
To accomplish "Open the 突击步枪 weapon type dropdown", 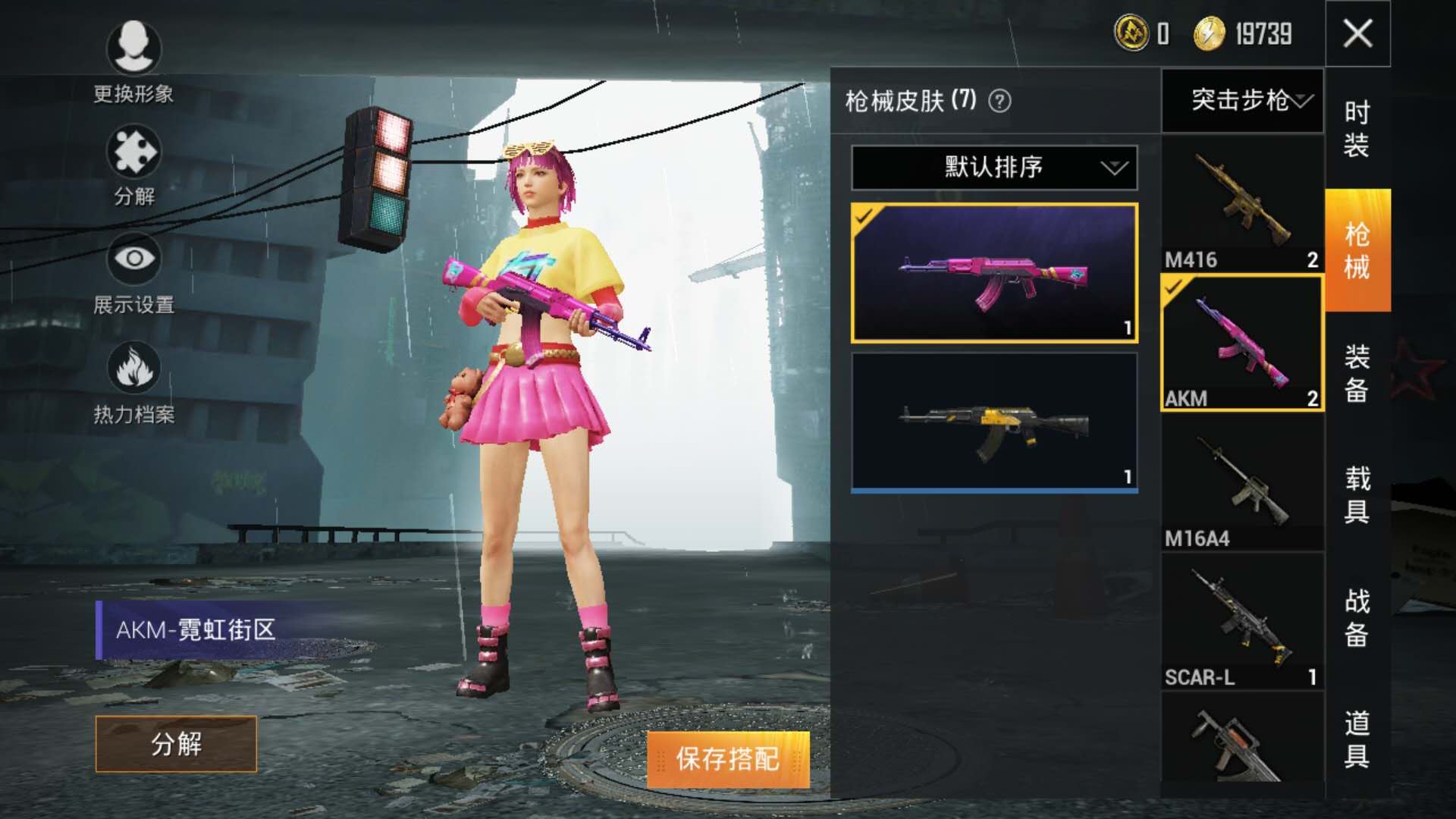I will 1242,100.
